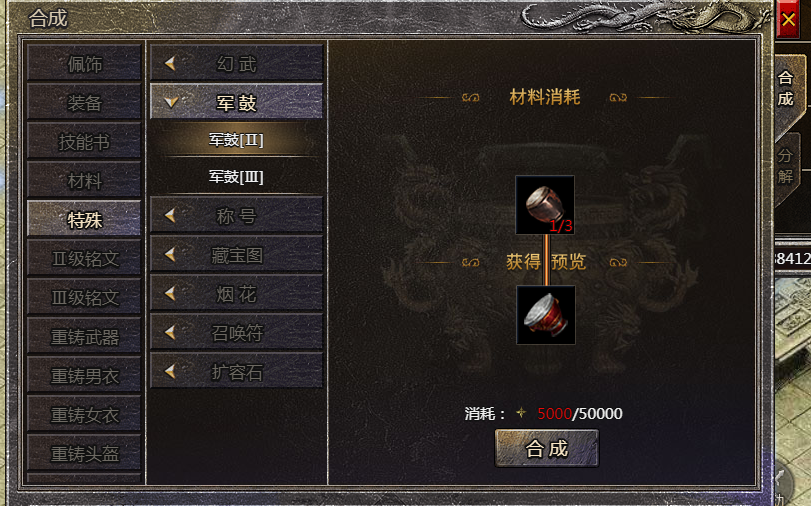Select the 装备 category
Screen dimensions: 811x506
(x=85, y=103)
